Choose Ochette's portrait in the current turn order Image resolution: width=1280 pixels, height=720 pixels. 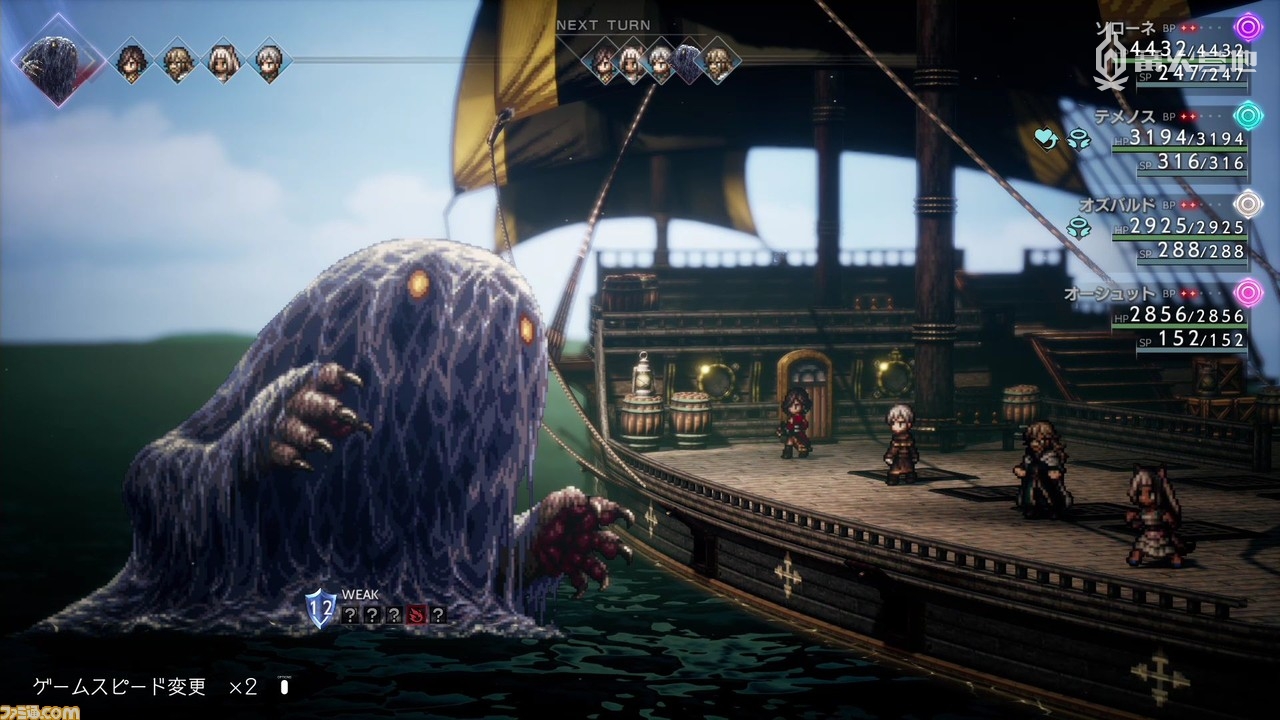click(x=223, y=62)
